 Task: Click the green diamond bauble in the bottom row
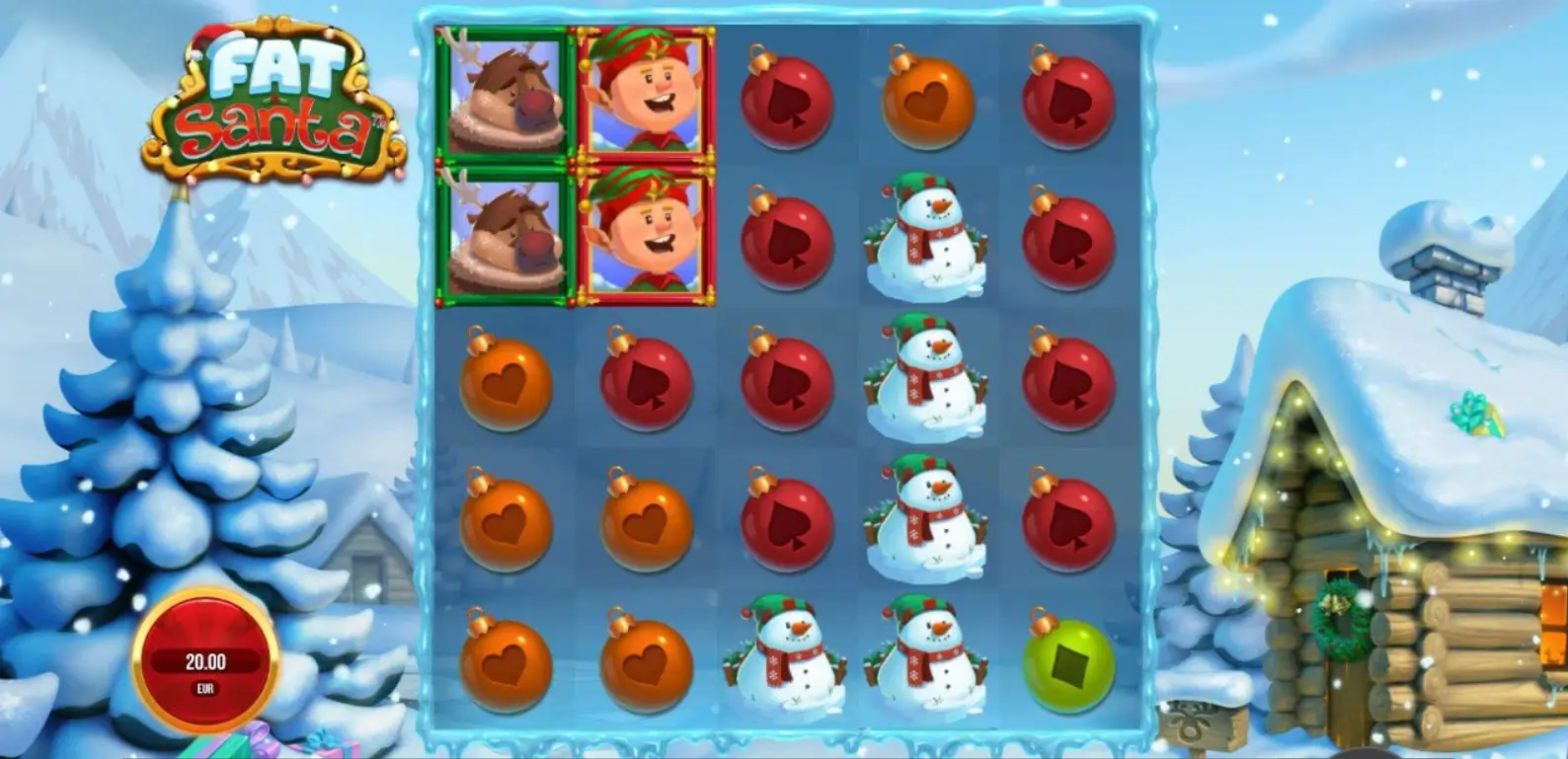[1067, 663]
